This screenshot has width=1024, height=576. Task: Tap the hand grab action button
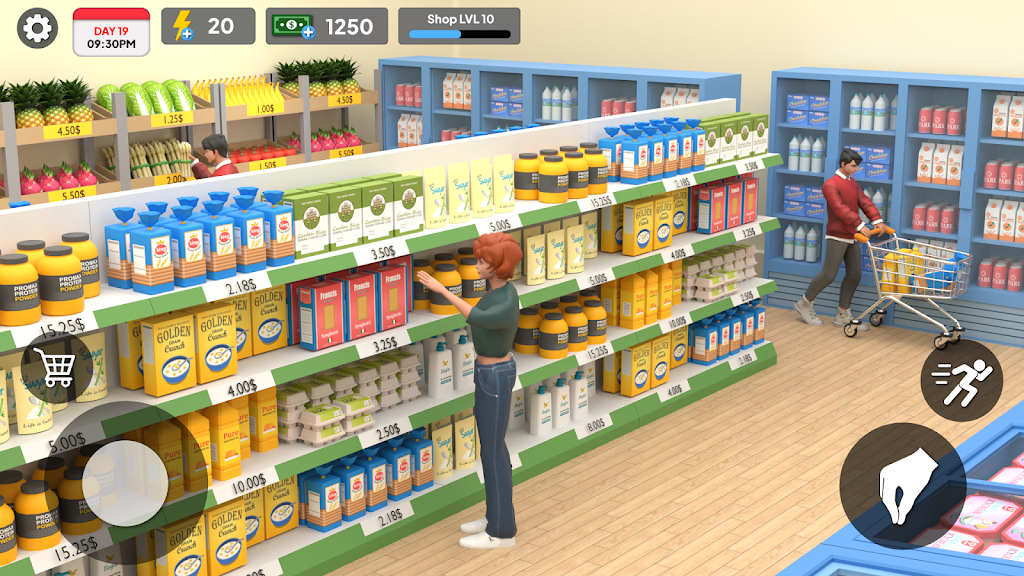(902, 485)
